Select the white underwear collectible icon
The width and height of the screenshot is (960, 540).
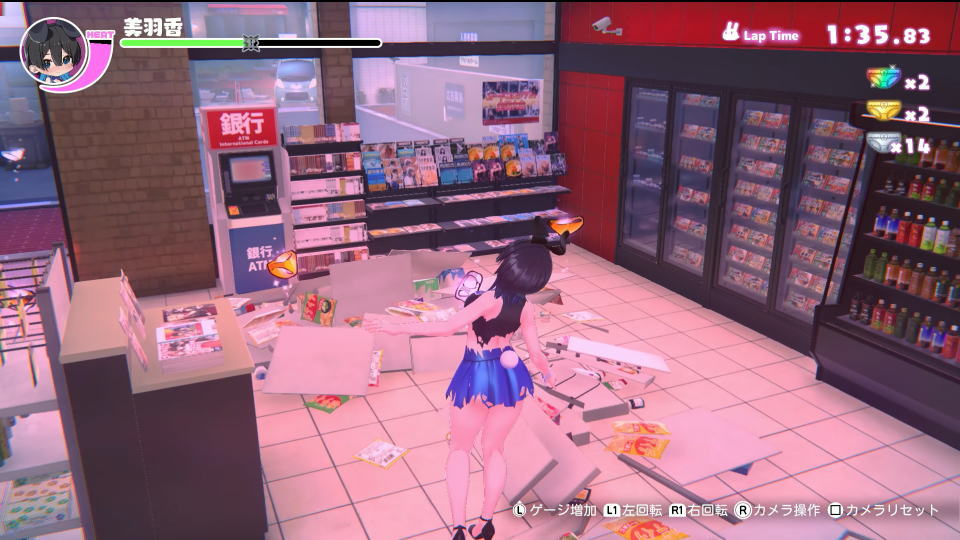pyautogui.click(x=882, y=143)
